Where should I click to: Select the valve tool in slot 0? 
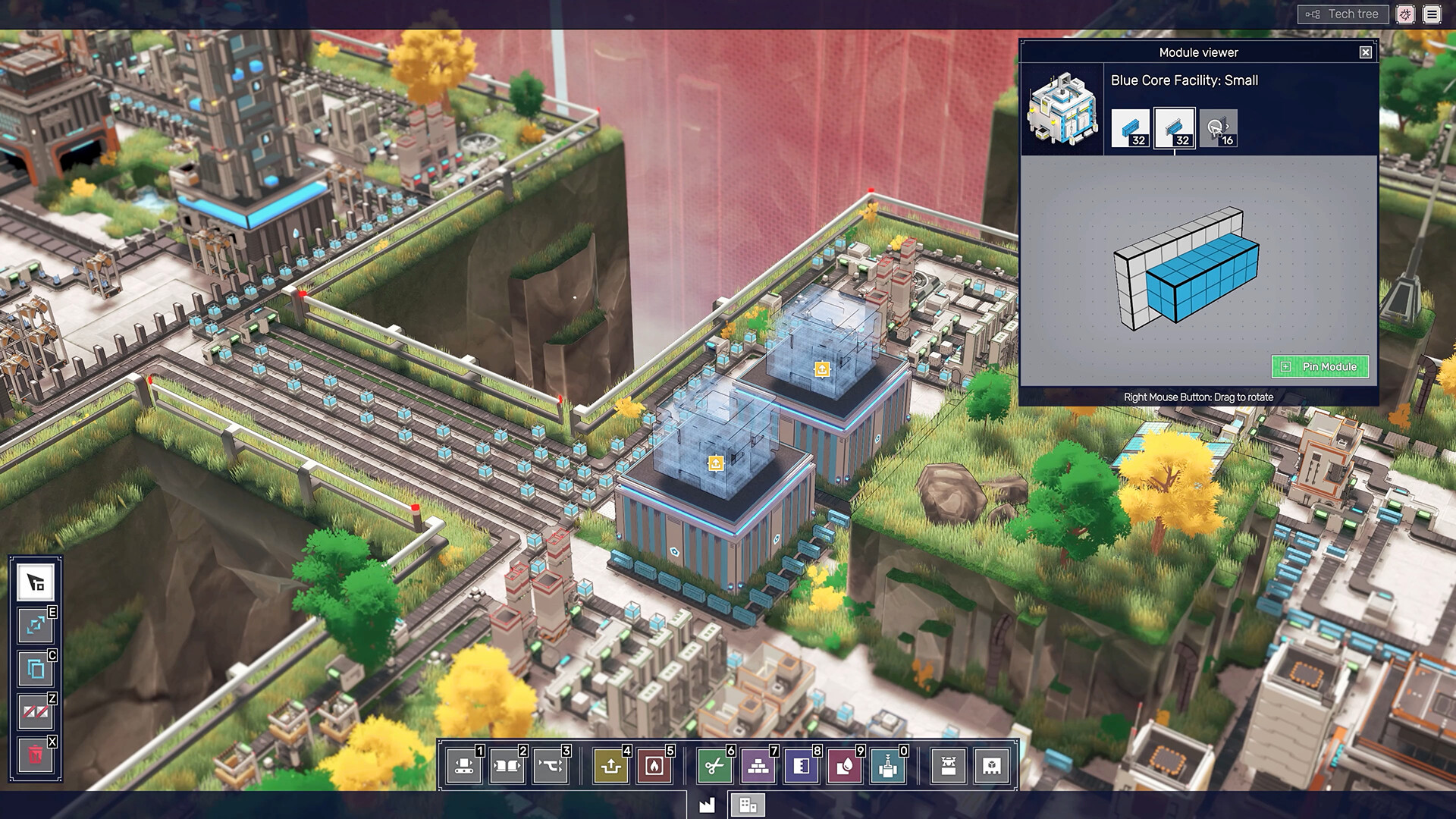point(889,766)
